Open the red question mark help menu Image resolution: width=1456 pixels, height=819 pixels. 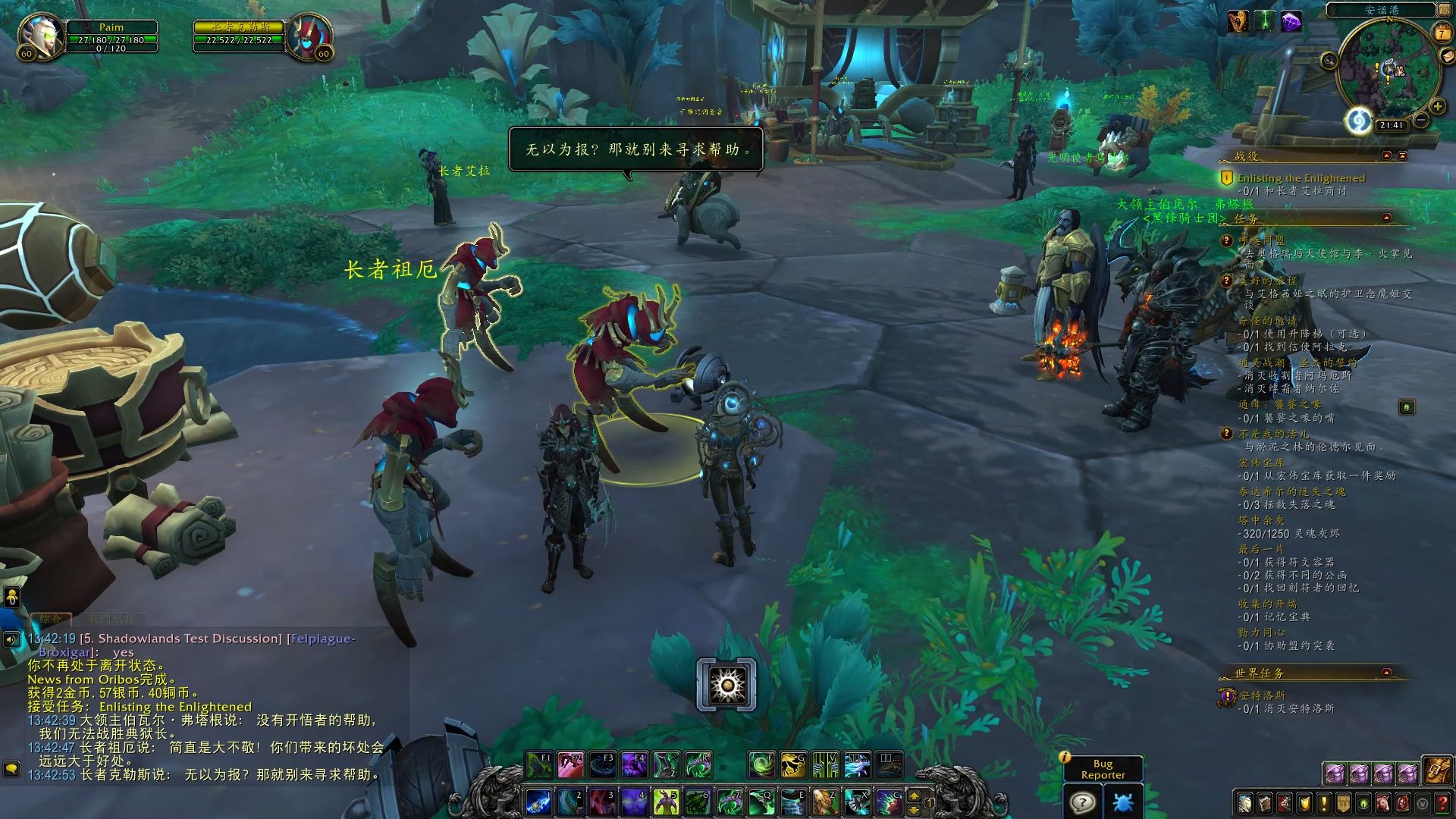click(x=1442, y=802)
